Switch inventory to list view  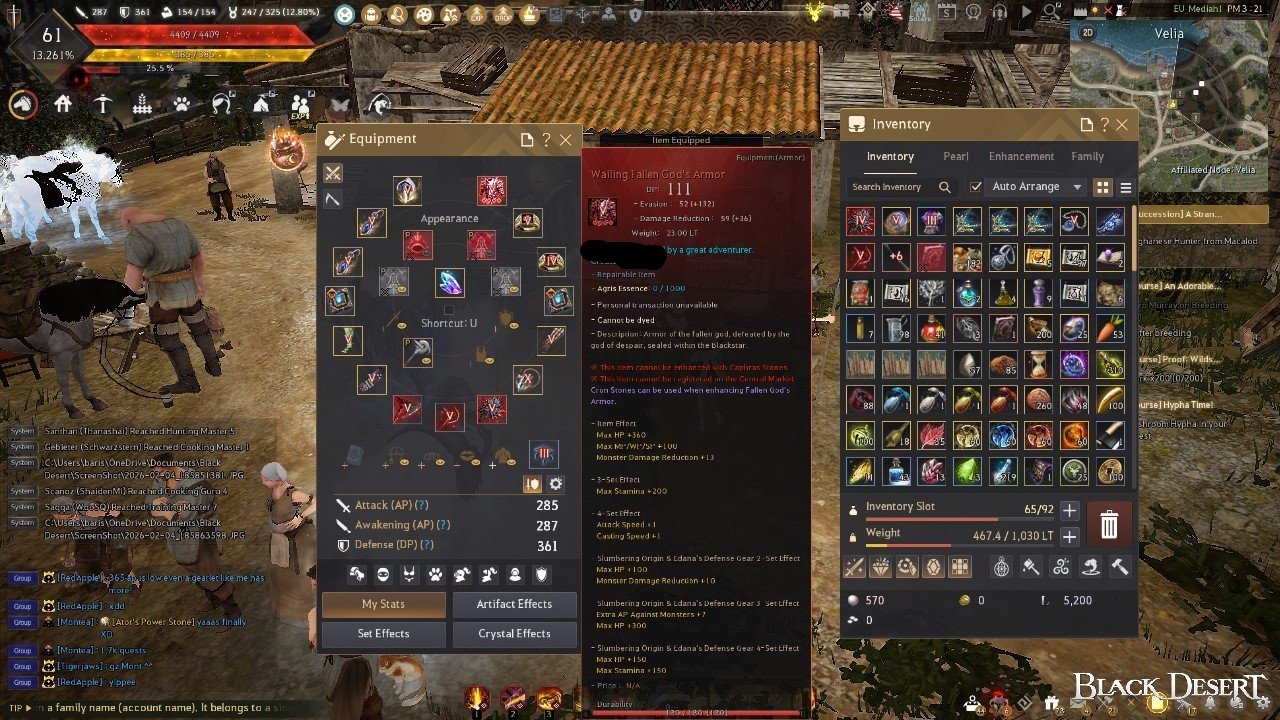pyautogui.click(x=1126, y=188)
